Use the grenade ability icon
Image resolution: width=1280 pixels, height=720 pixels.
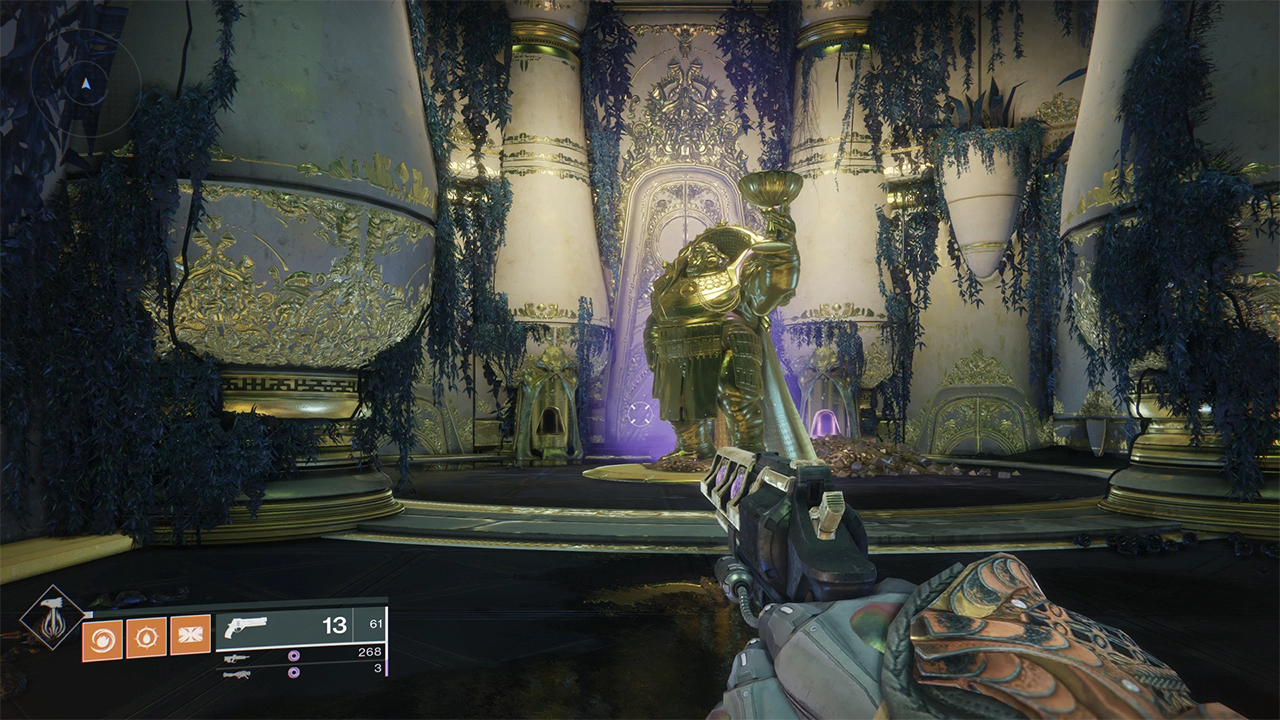point(146,638)
